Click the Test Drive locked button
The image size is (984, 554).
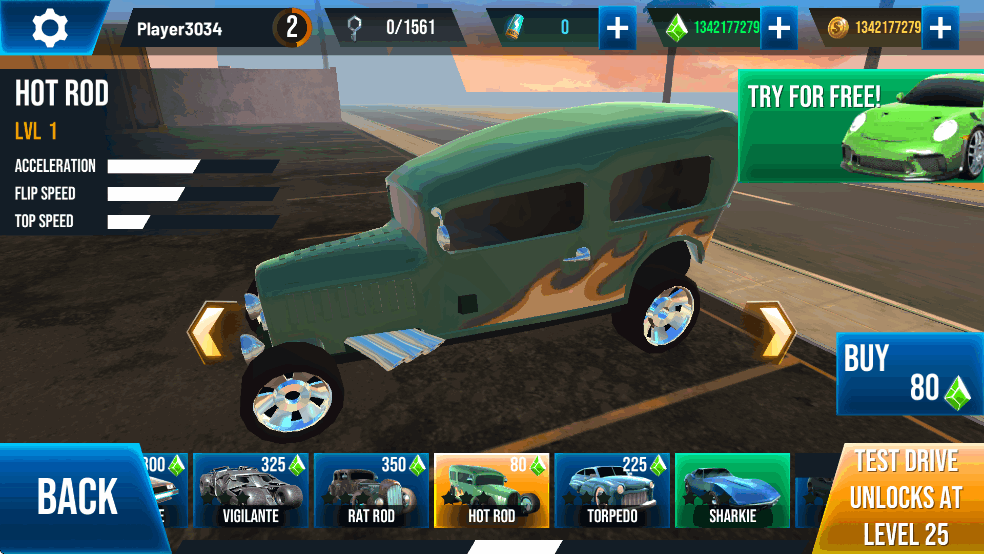(904, 497)
